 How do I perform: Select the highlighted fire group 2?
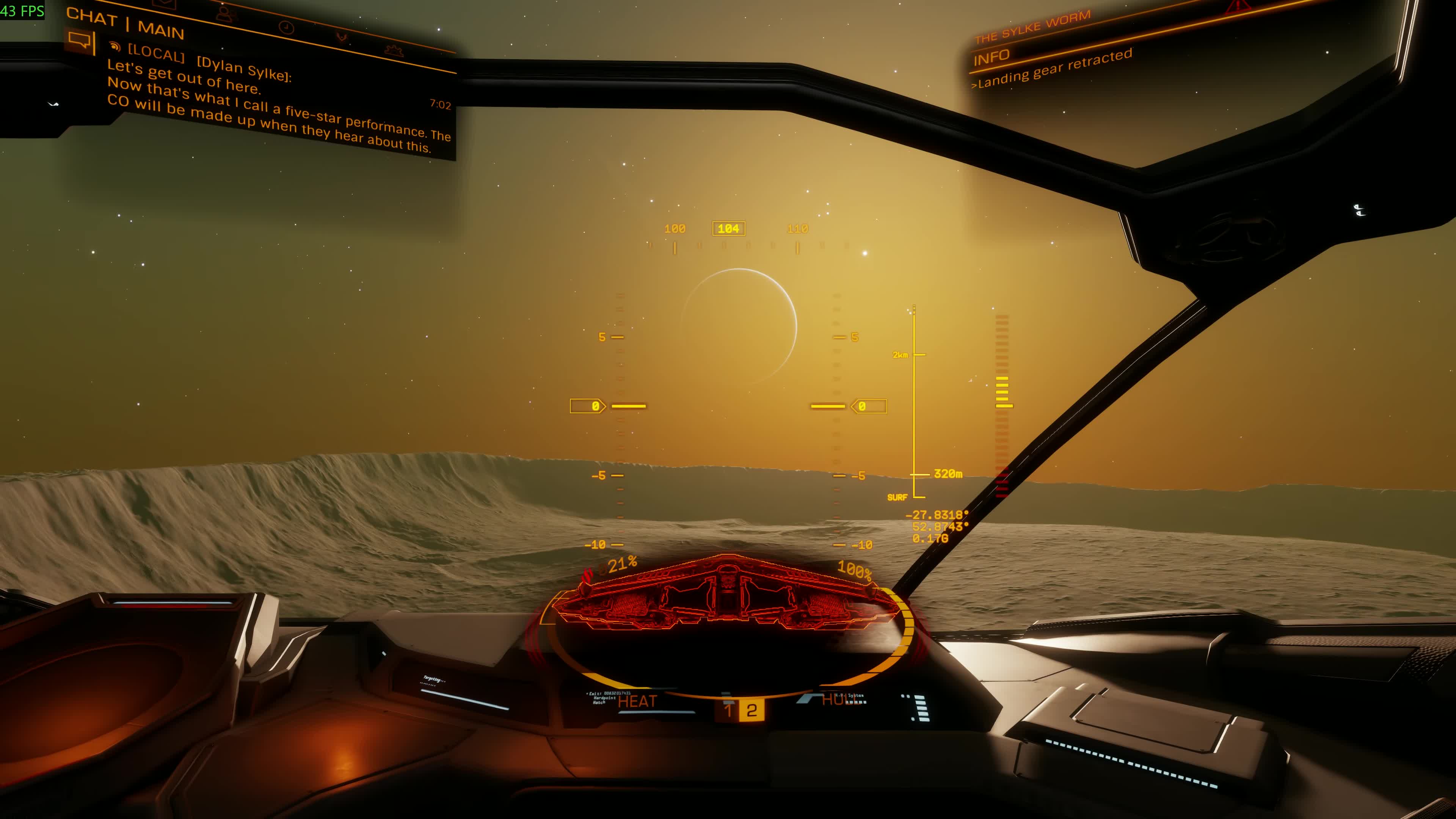pos(752,711)
